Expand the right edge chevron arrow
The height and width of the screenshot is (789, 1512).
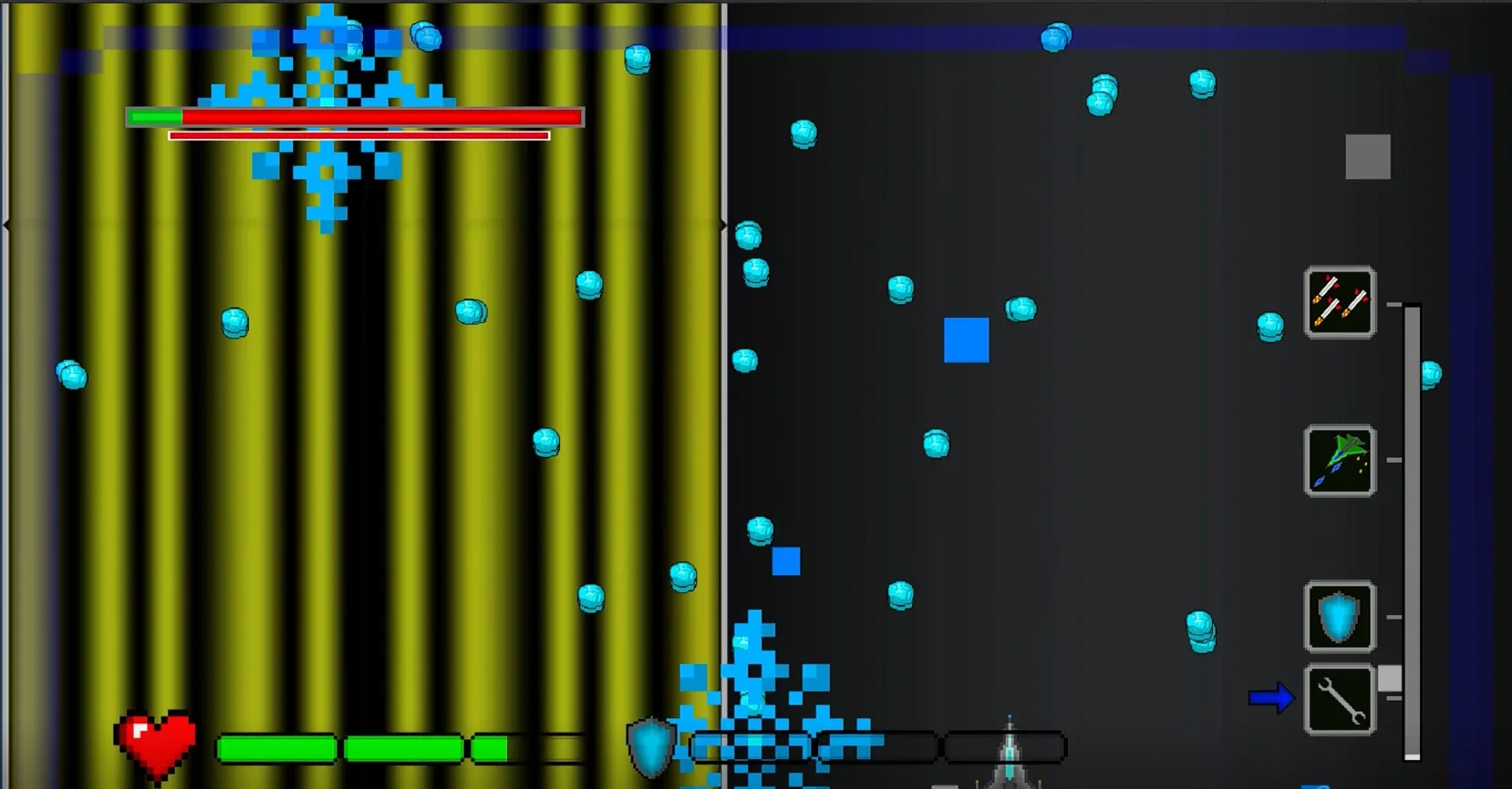tap(721, 224)
